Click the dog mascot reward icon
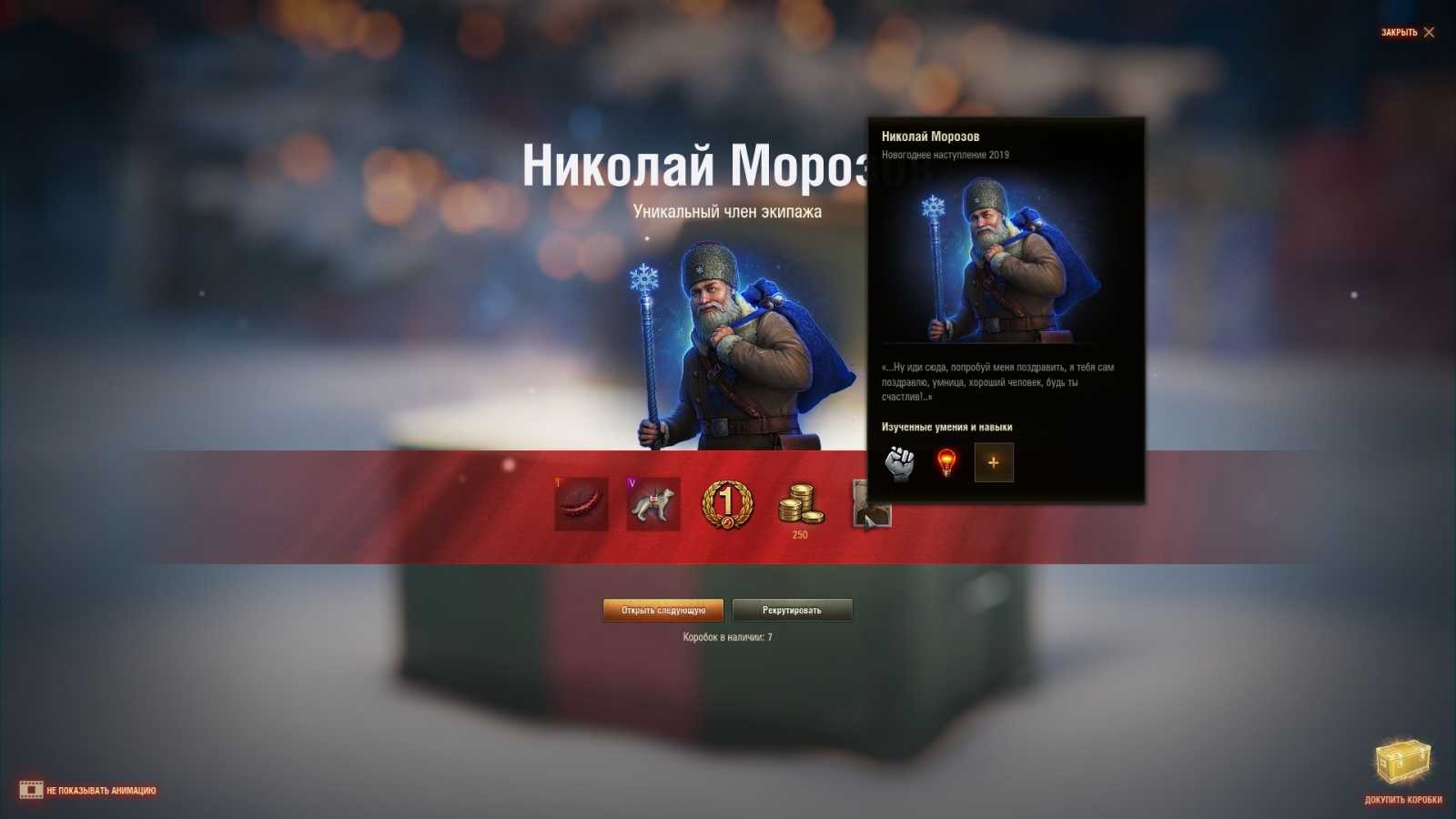Image resolution: width=1456 pixels, height=819 pixels. [655, 505]
